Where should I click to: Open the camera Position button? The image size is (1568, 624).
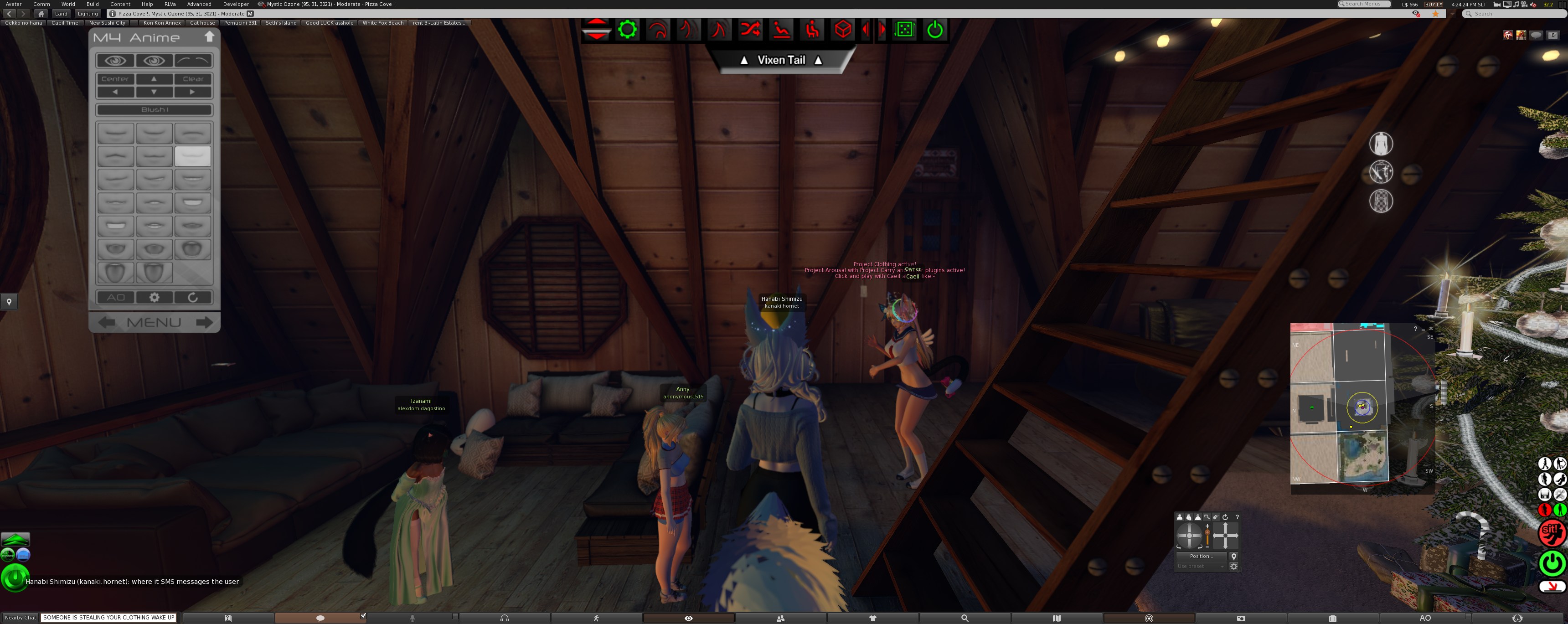coord(1200,557)
